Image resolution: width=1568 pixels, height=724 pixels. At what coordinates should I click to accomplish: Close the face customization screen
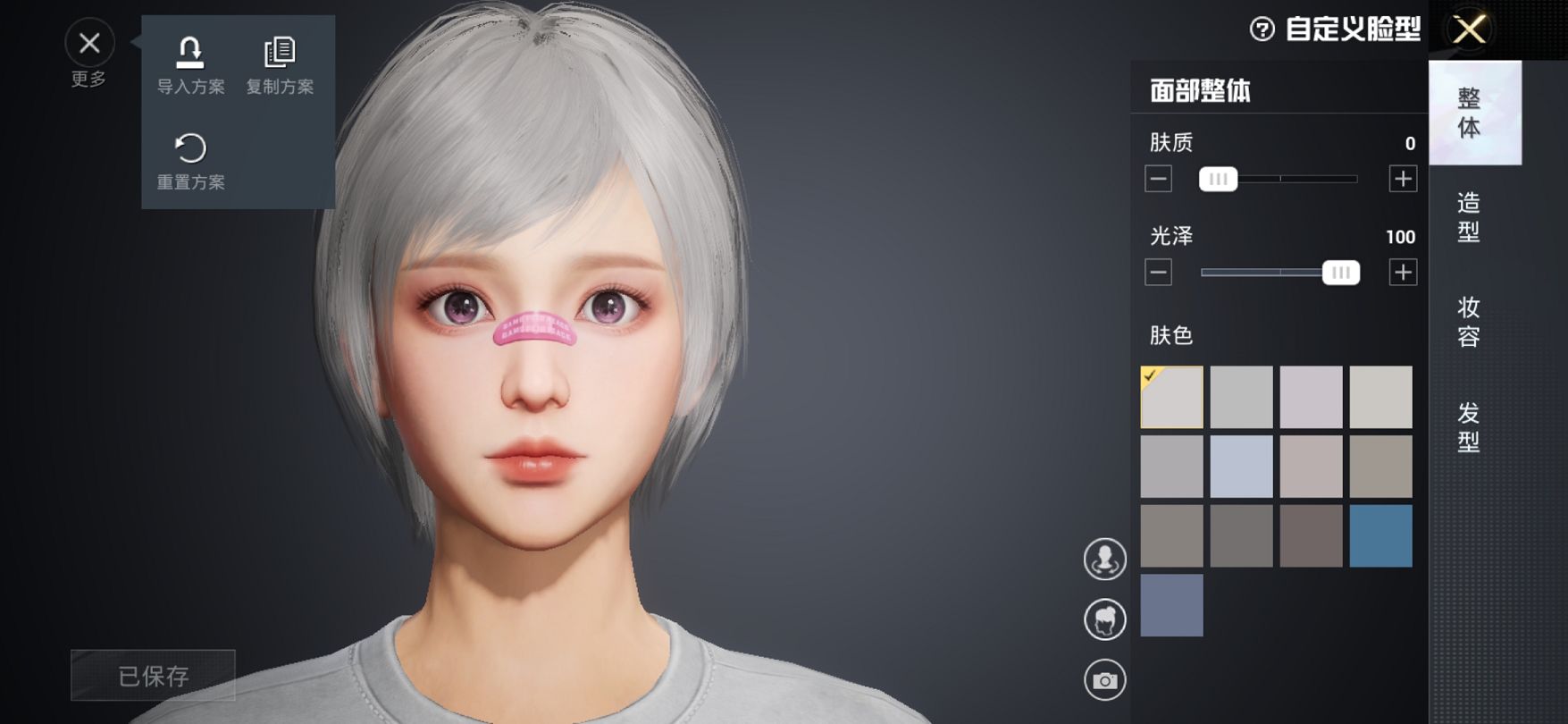(1469, 29)
